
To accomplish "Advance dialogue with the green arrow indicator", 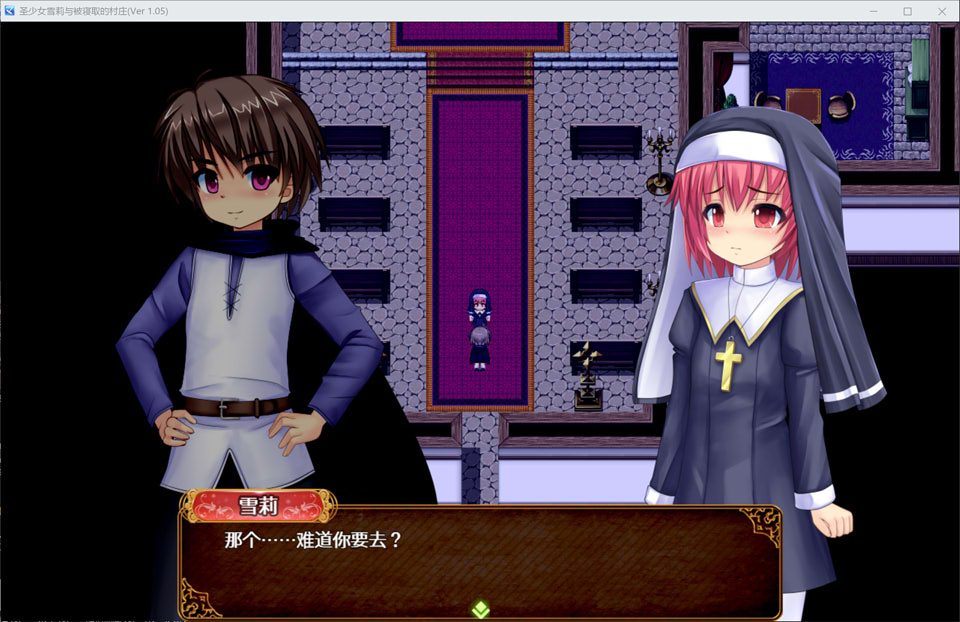I will pos(480,607).
